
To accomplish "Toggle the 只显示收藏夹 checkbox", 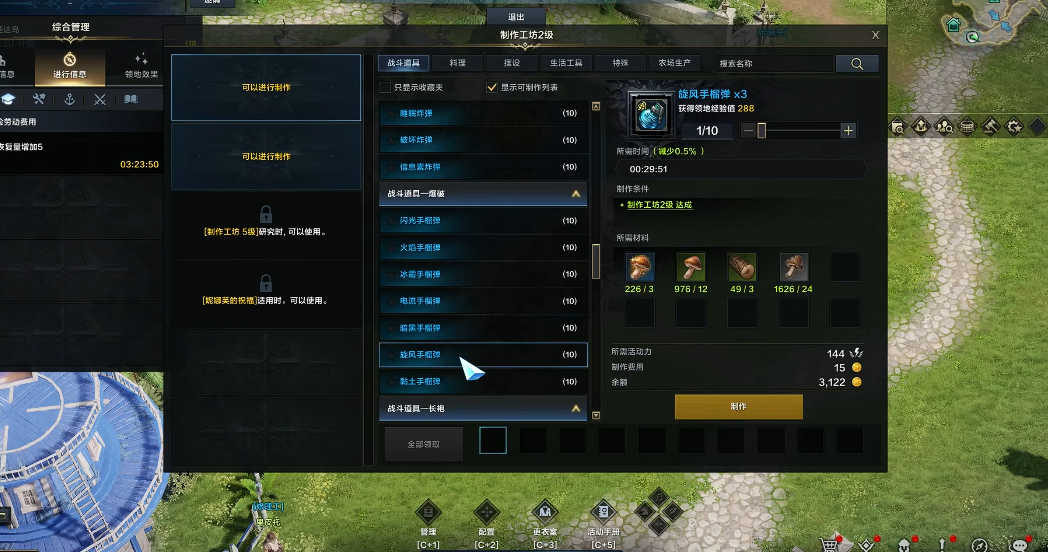I will click(x=385, y=87).
